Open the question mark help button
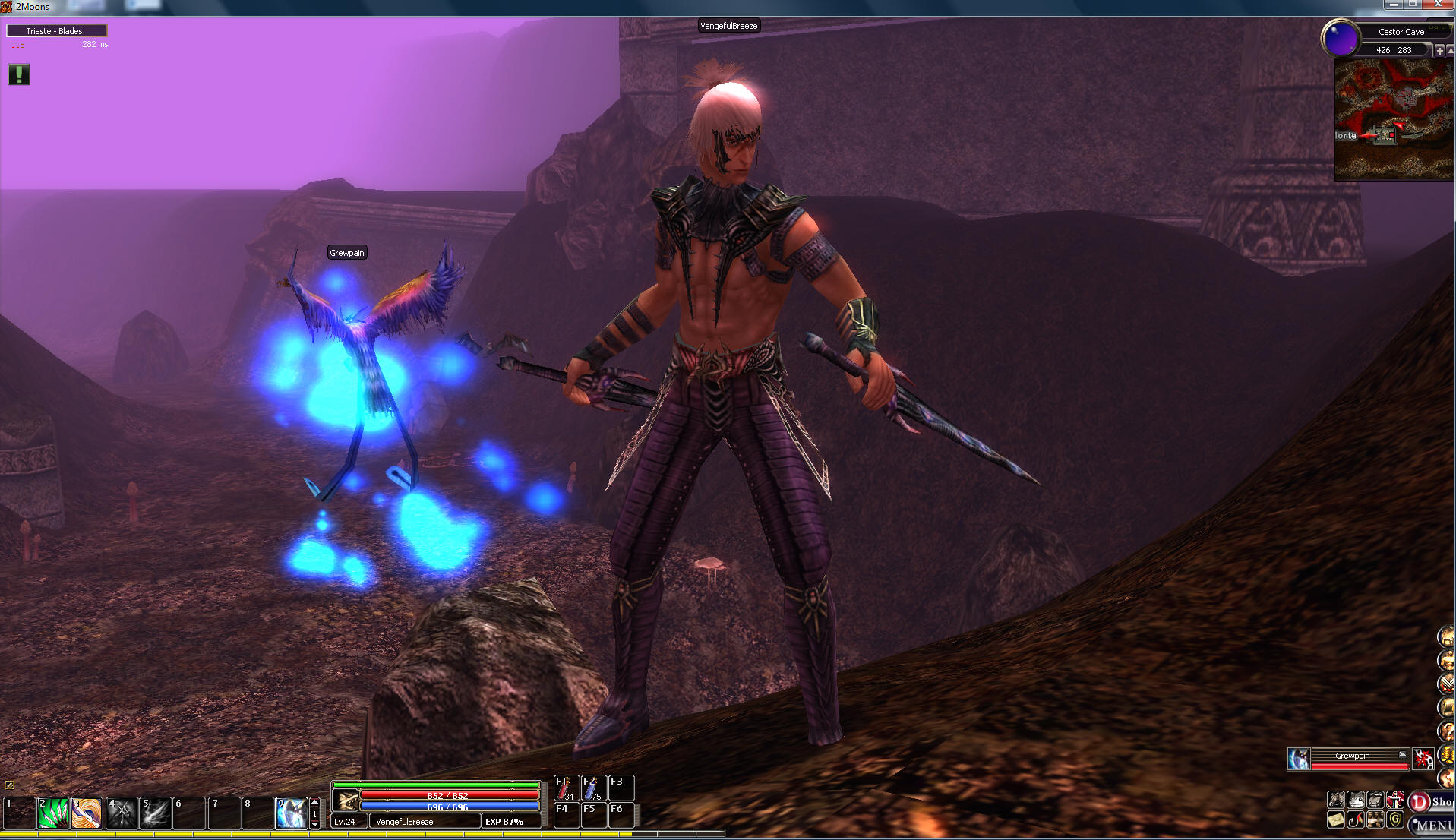 (1446, 731)
